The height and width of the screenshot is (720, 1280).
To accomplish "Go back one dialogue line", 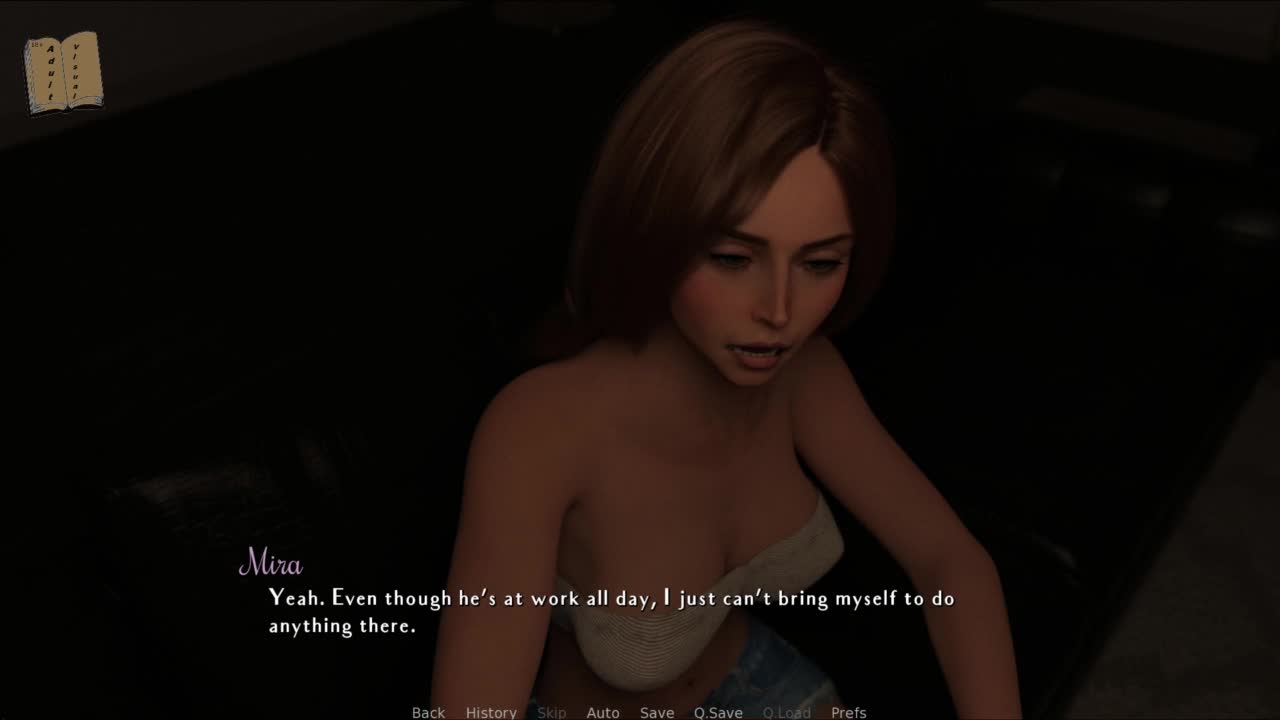I will tap(428, 712).
